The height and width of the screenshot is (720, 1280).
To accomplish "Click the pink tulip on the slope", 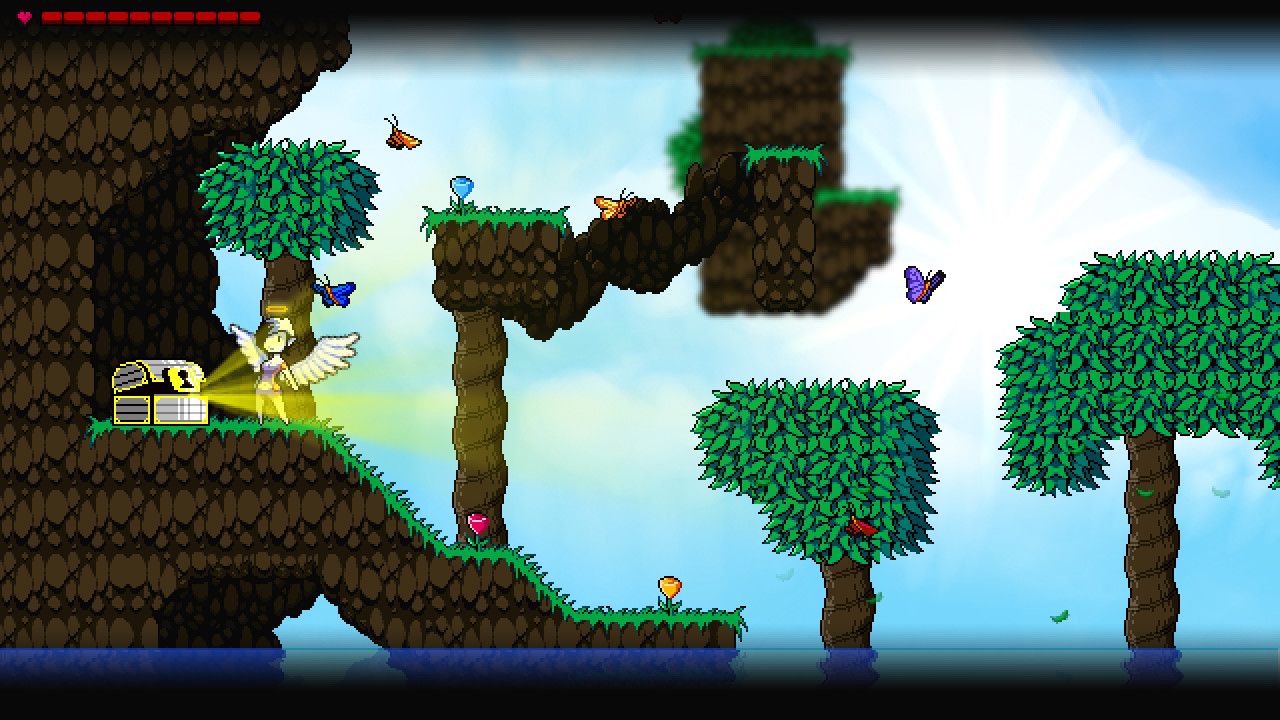I will [x=479, y=523].
